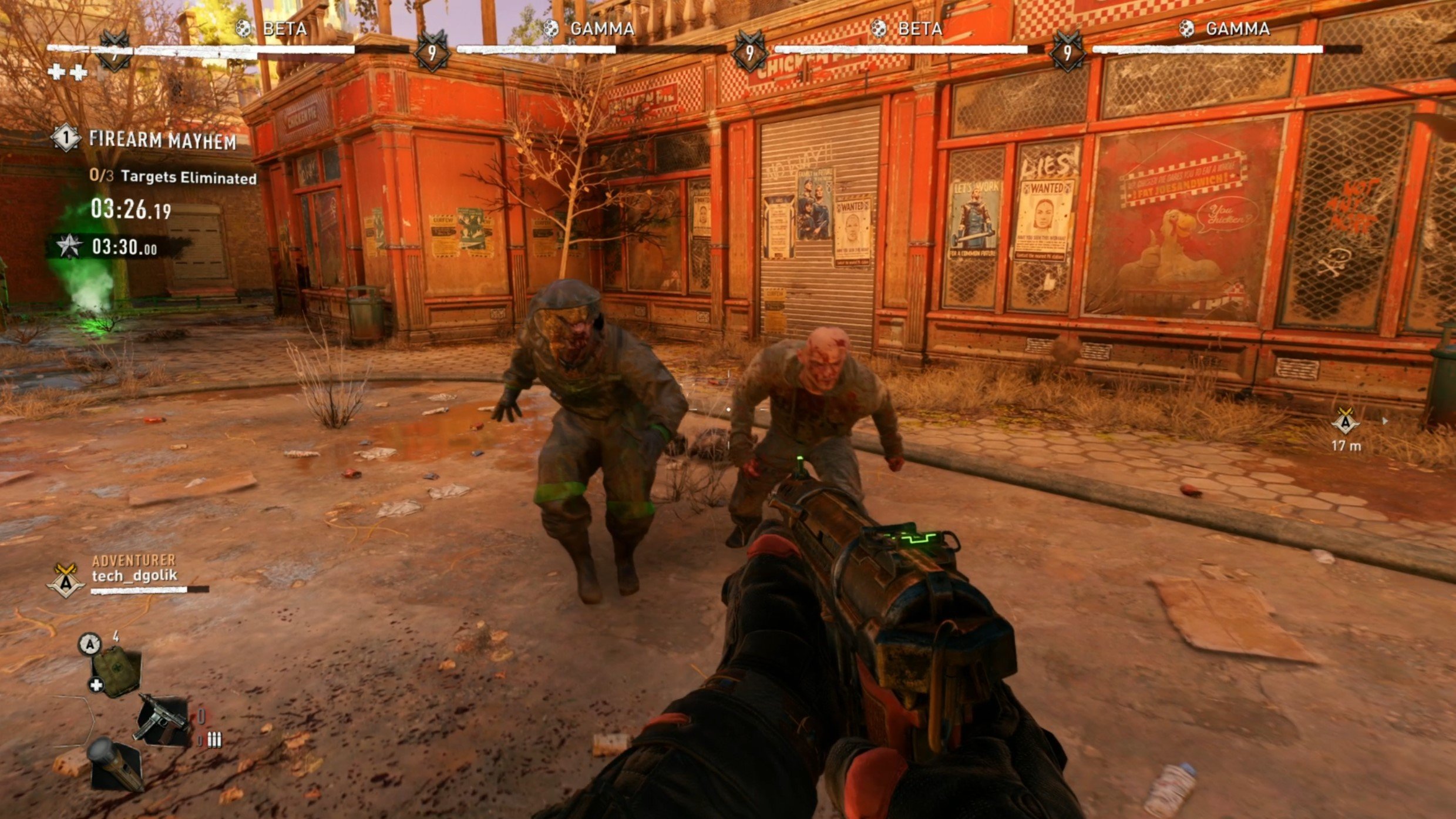Select the waypoint marker showing 17 m
Image resolution: width=1456 pixels, height=819 pixels.
(1345, 422)
